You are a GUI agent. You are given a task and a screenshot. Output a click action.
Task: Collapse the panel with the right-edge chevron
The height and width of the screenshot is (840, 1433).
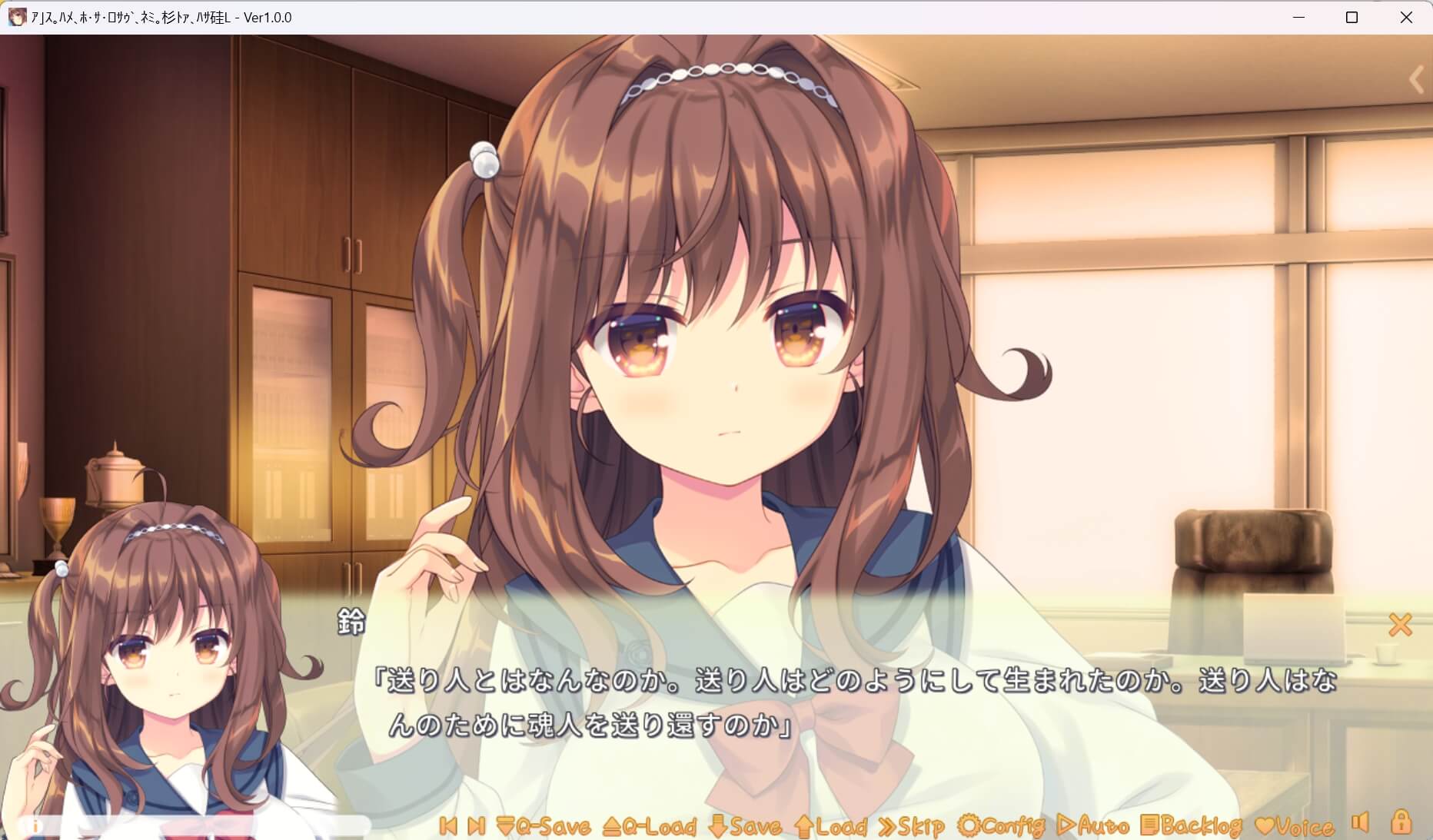point(1417,79)
